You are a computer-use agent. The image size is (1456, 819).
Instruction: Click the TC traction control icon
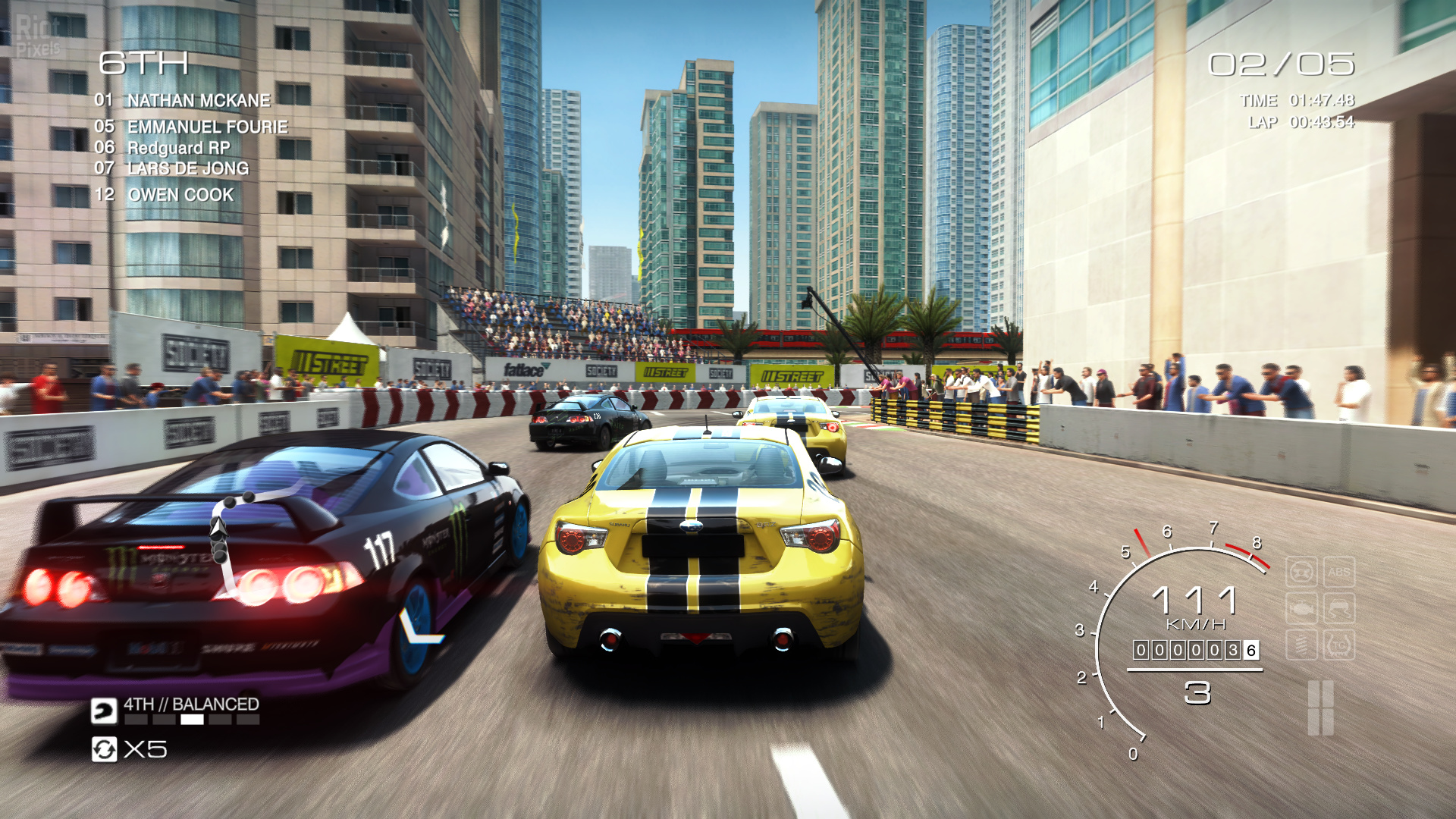pos(1338,645)
